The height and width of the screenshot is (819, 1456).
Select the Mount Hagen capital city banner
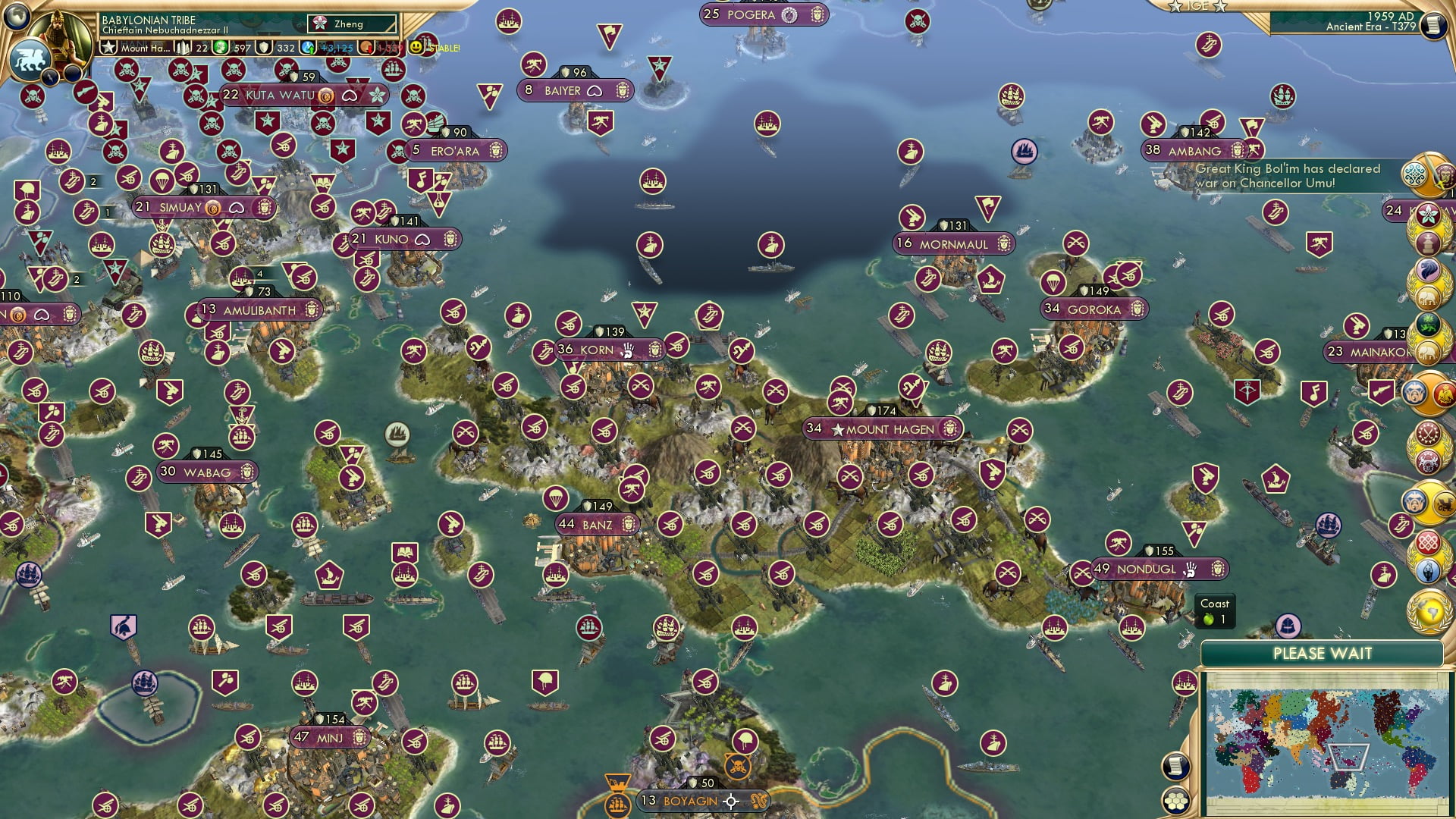(883, 429)
